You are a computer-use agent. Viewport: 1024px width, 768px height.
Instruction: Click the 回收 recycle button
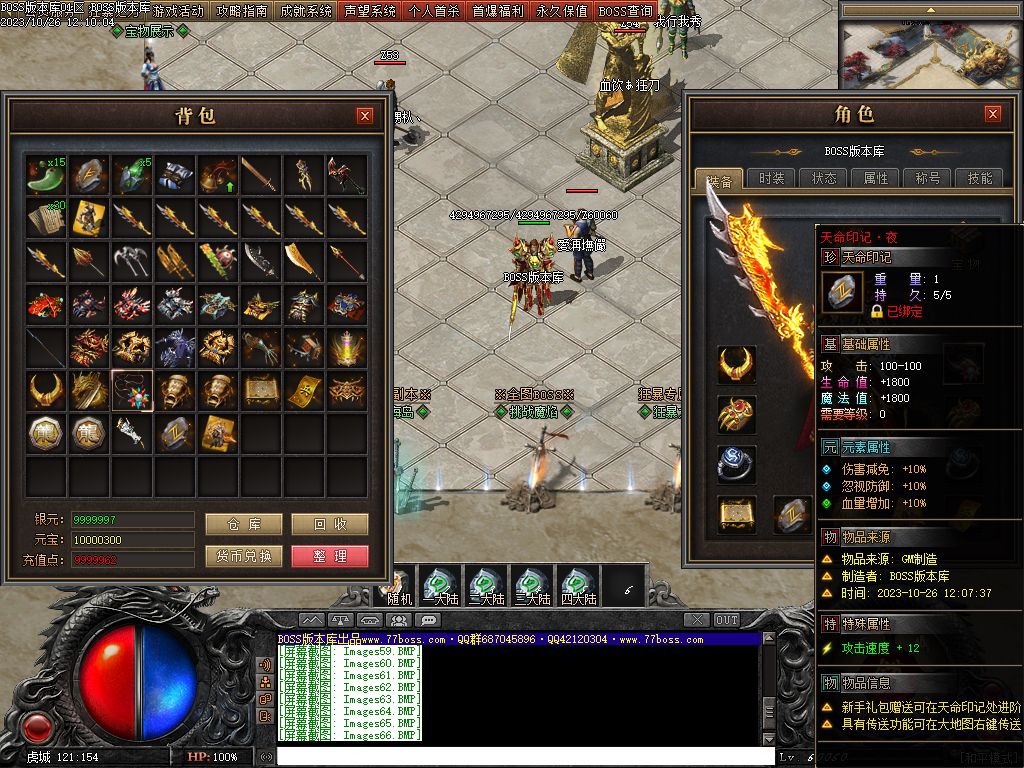tap(330, 524)
